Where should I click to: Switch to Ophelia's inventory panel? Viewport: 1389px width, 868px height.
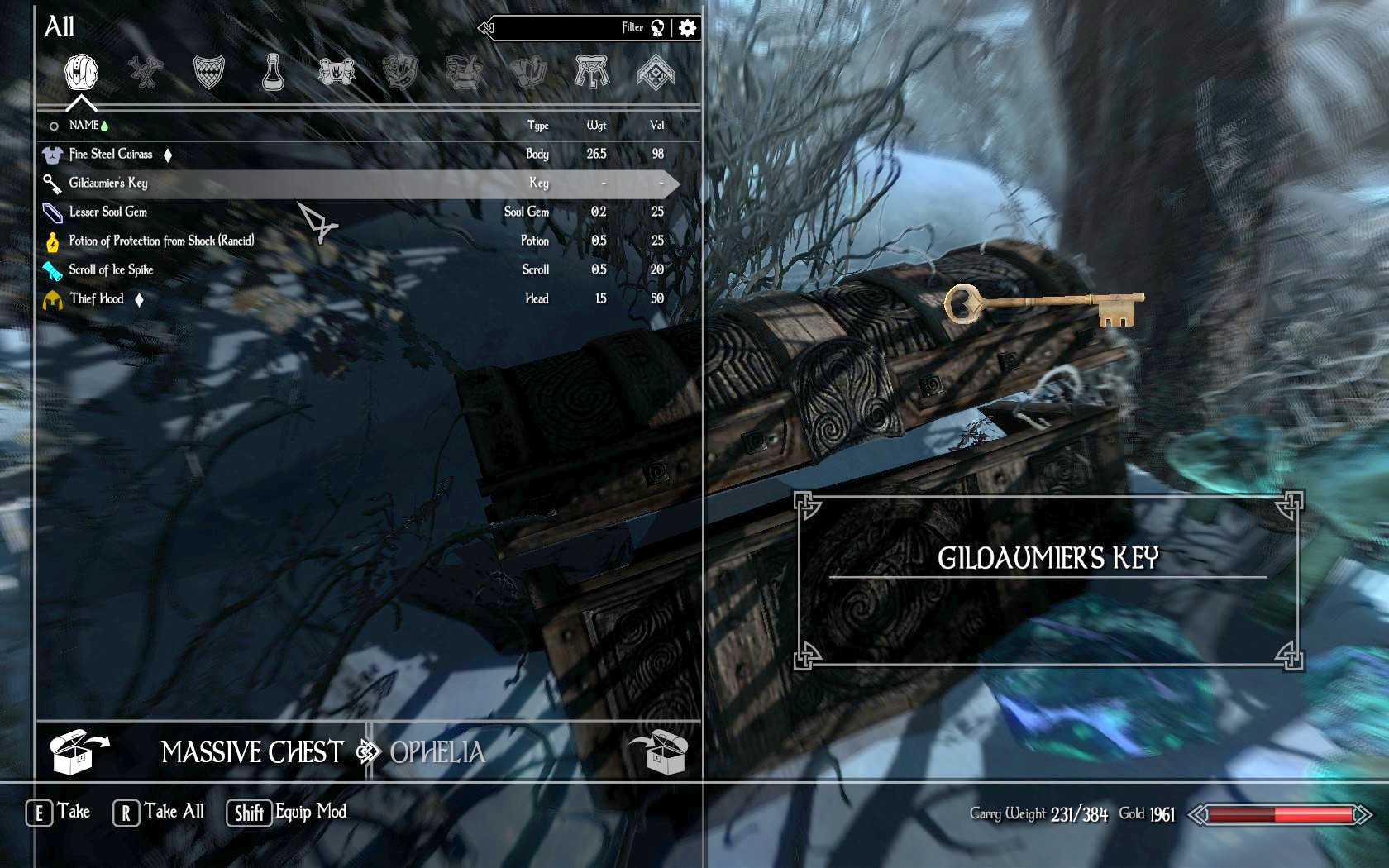[438, 751]
